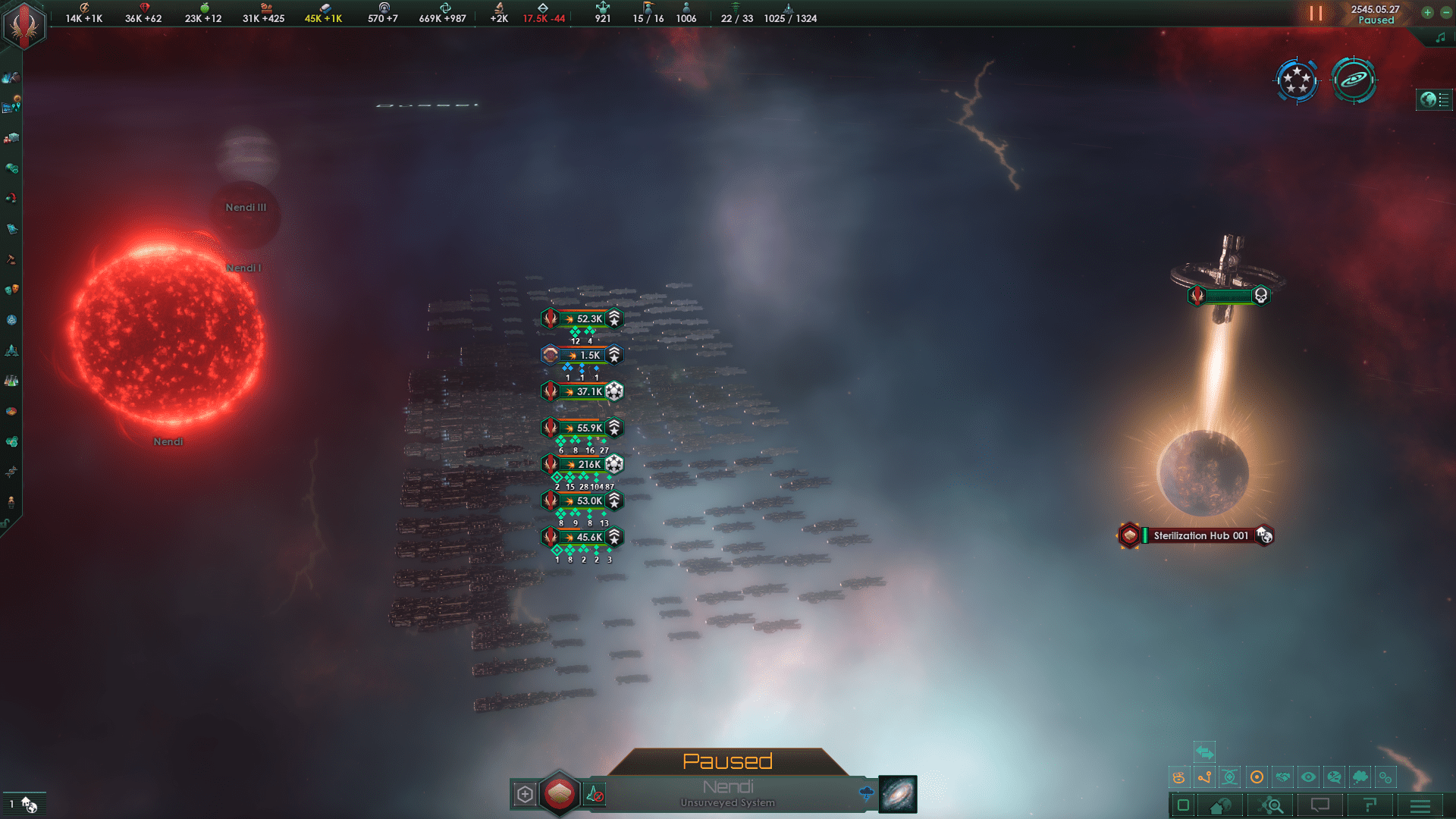Toggle the outliner visibility square icon
1456x819 pixels.
coord(1183,805)
